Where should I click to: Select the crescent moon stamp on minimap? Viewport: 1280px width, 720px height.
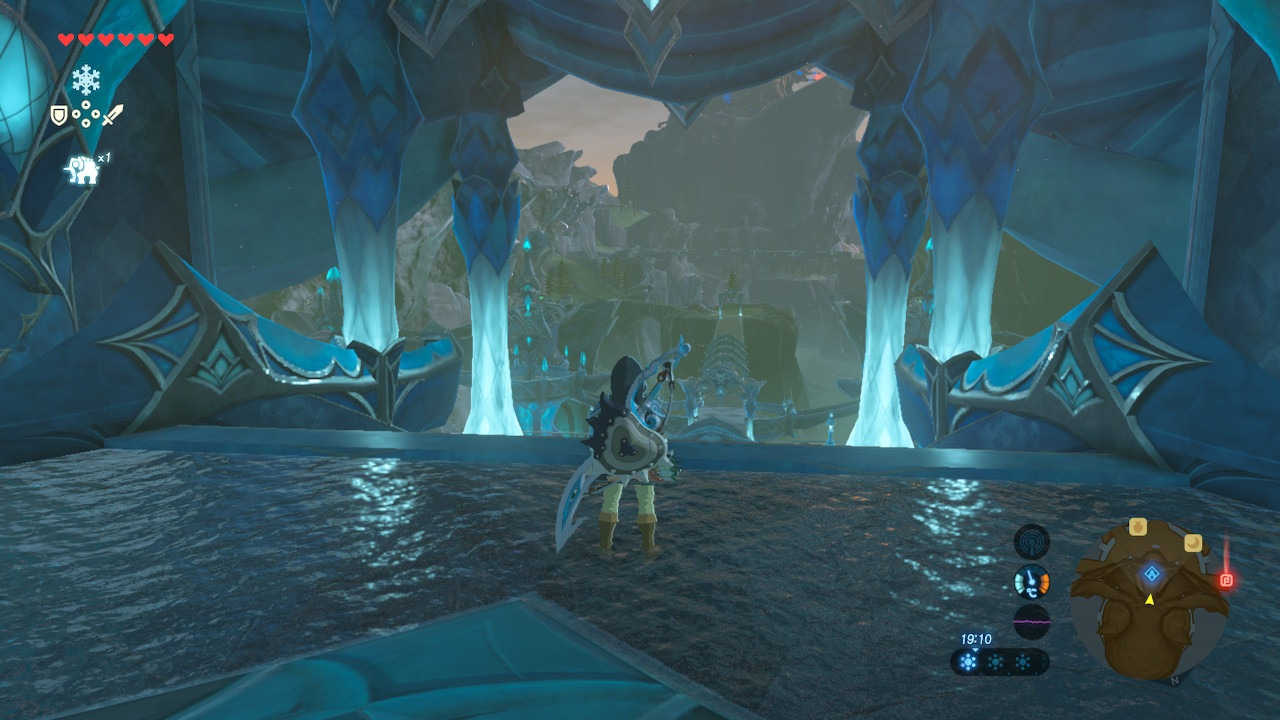(1192, 542)
